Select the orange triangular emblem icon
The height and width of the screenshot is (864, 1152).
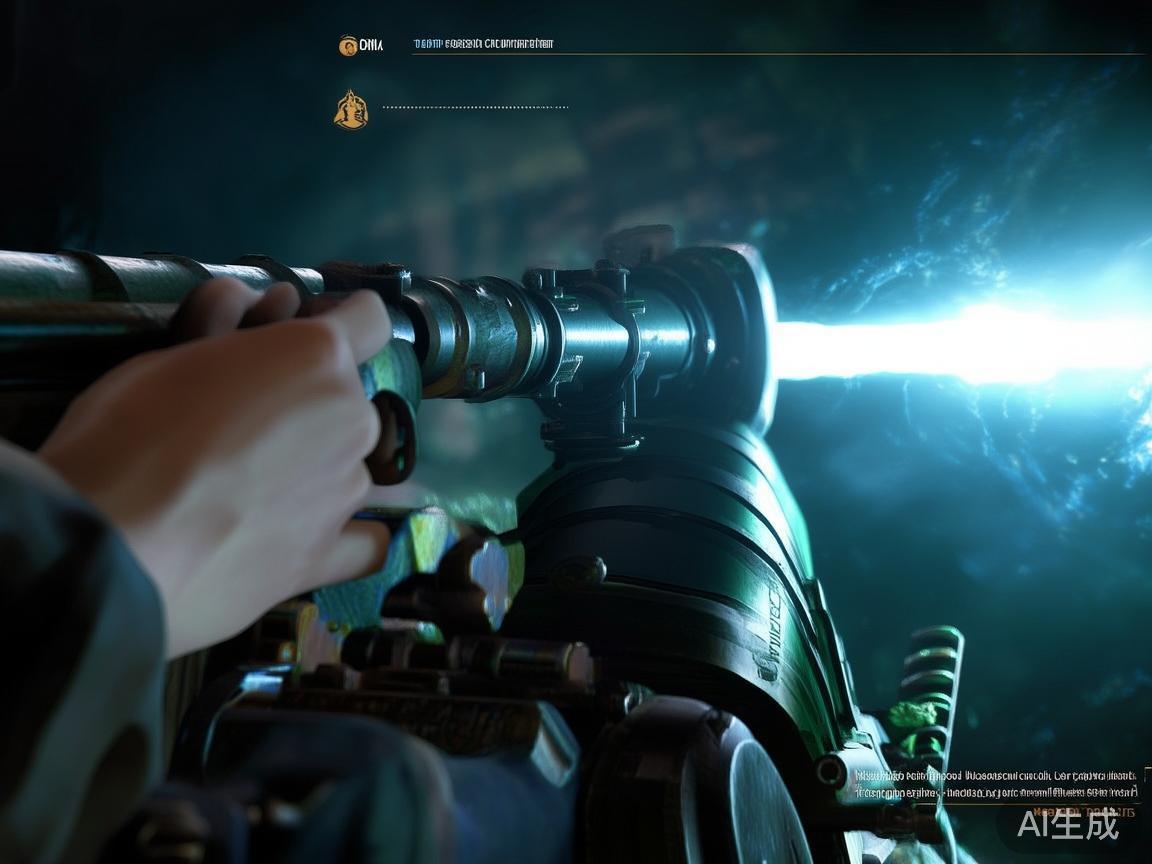(350, 110)
